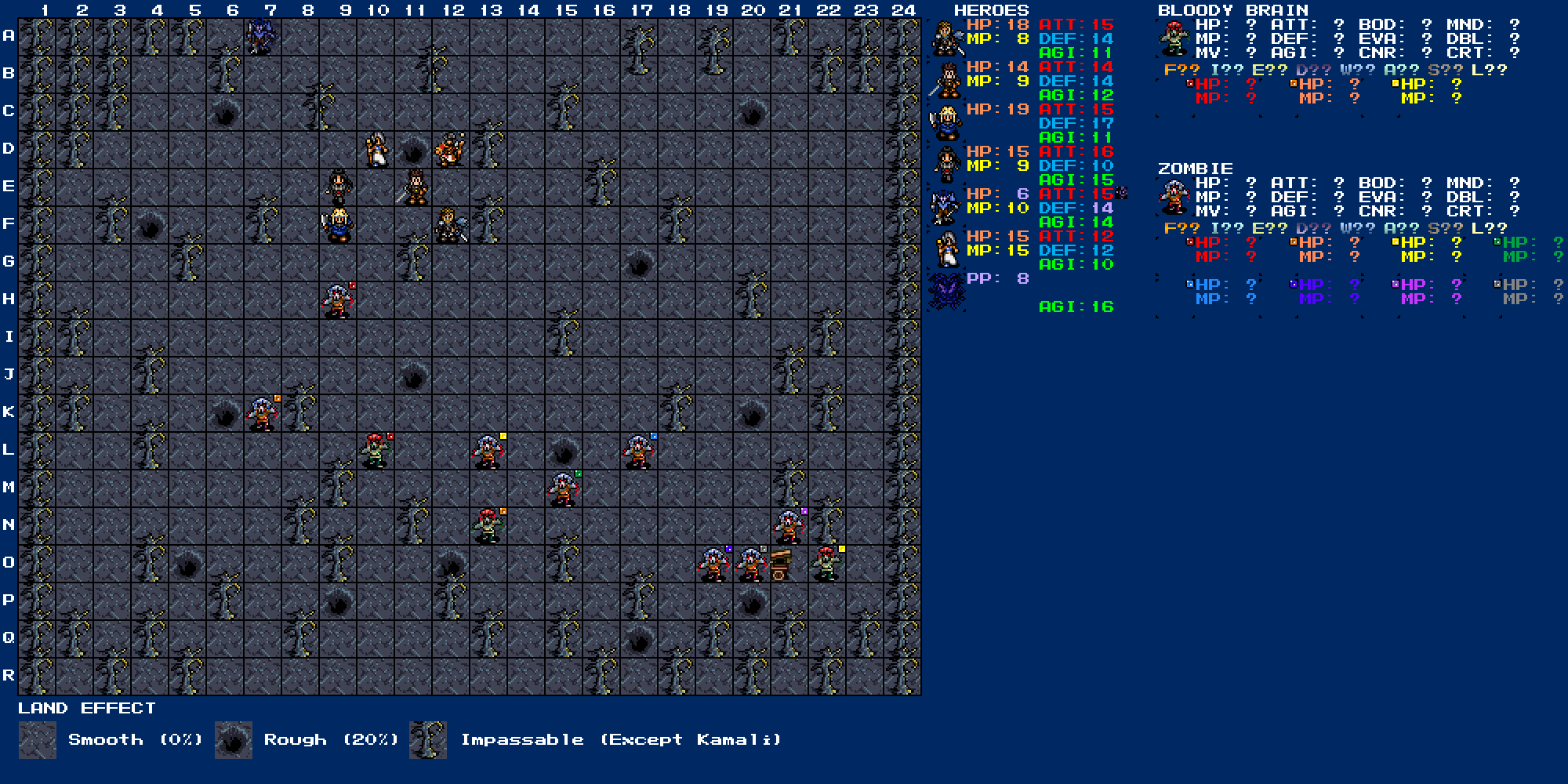Click the Rough terrain legend tile
This screenshot has height=784, width=1568.
[x=234, y=740]
